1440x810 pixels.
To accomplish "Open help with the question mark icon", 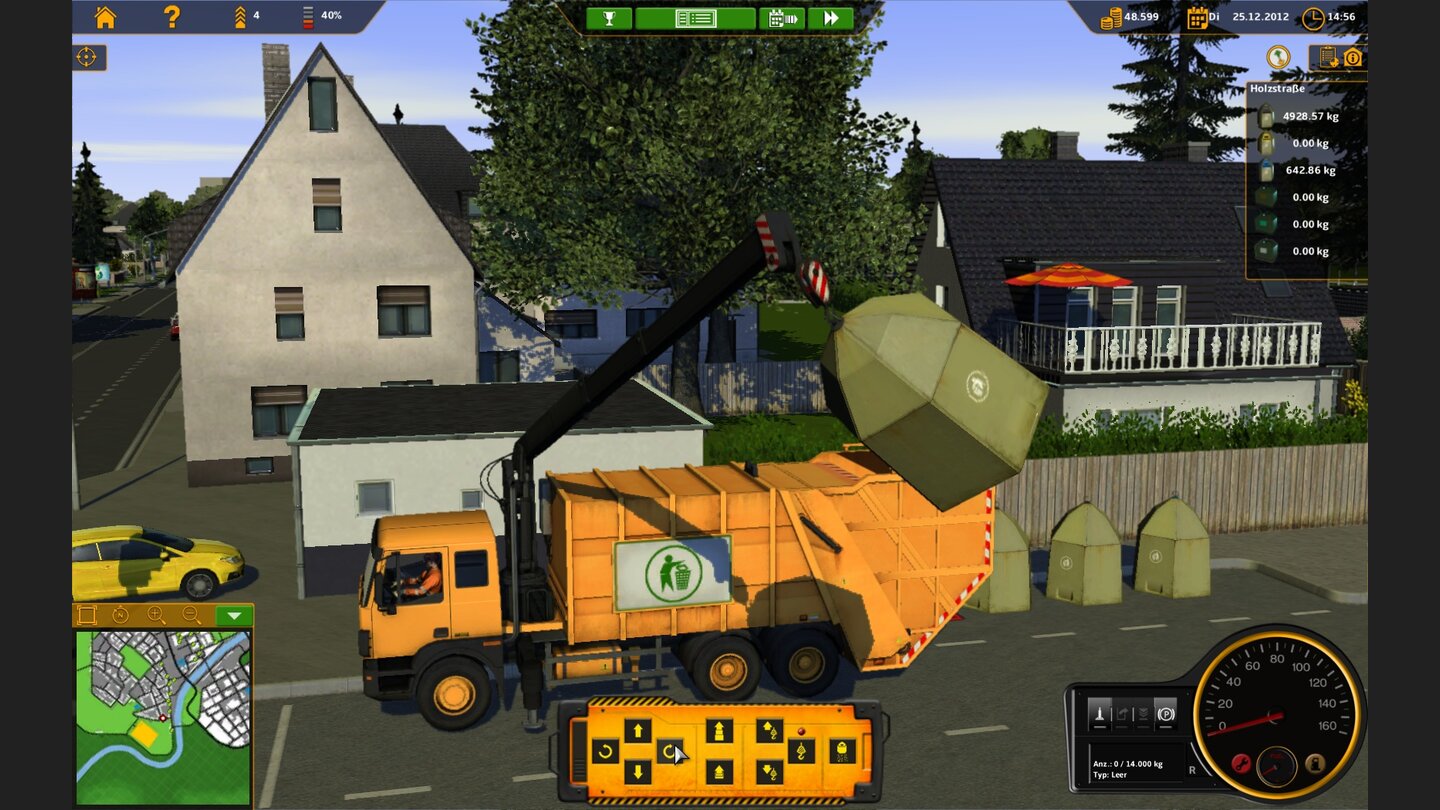I will [x=169, y=17].
